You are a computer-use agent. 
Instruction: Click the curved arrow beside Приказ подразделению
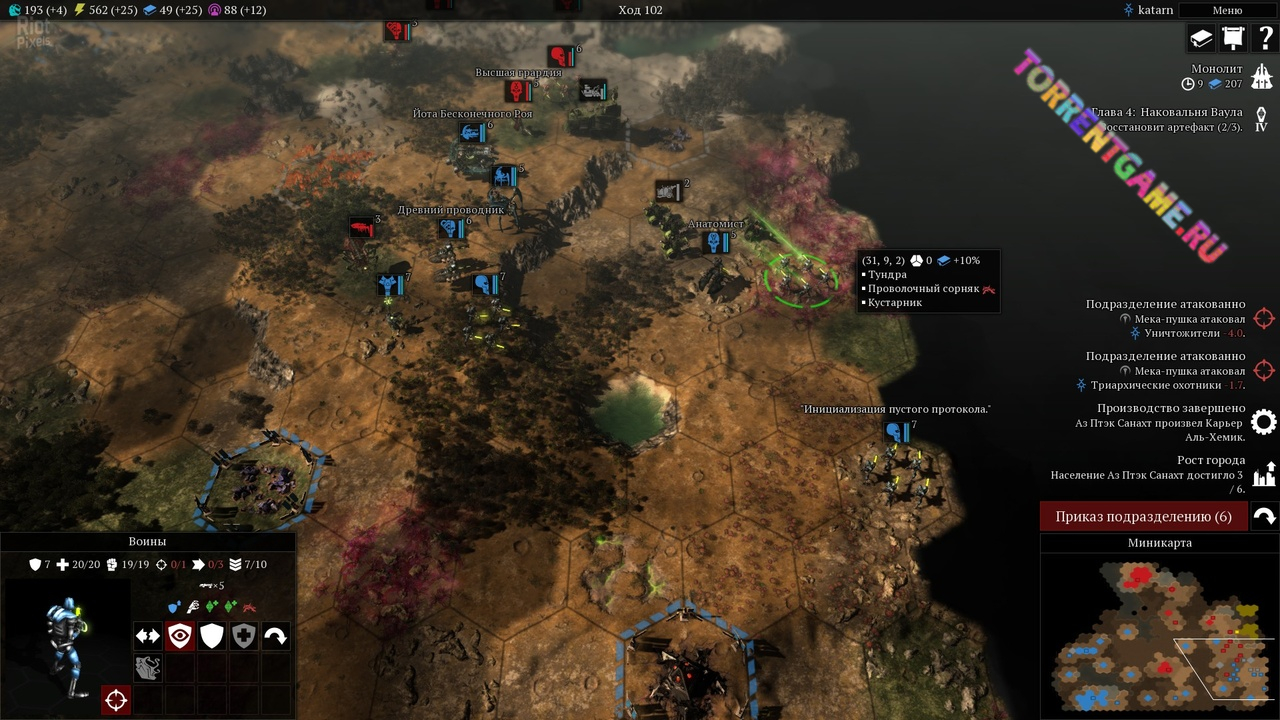click(1264, 517)
